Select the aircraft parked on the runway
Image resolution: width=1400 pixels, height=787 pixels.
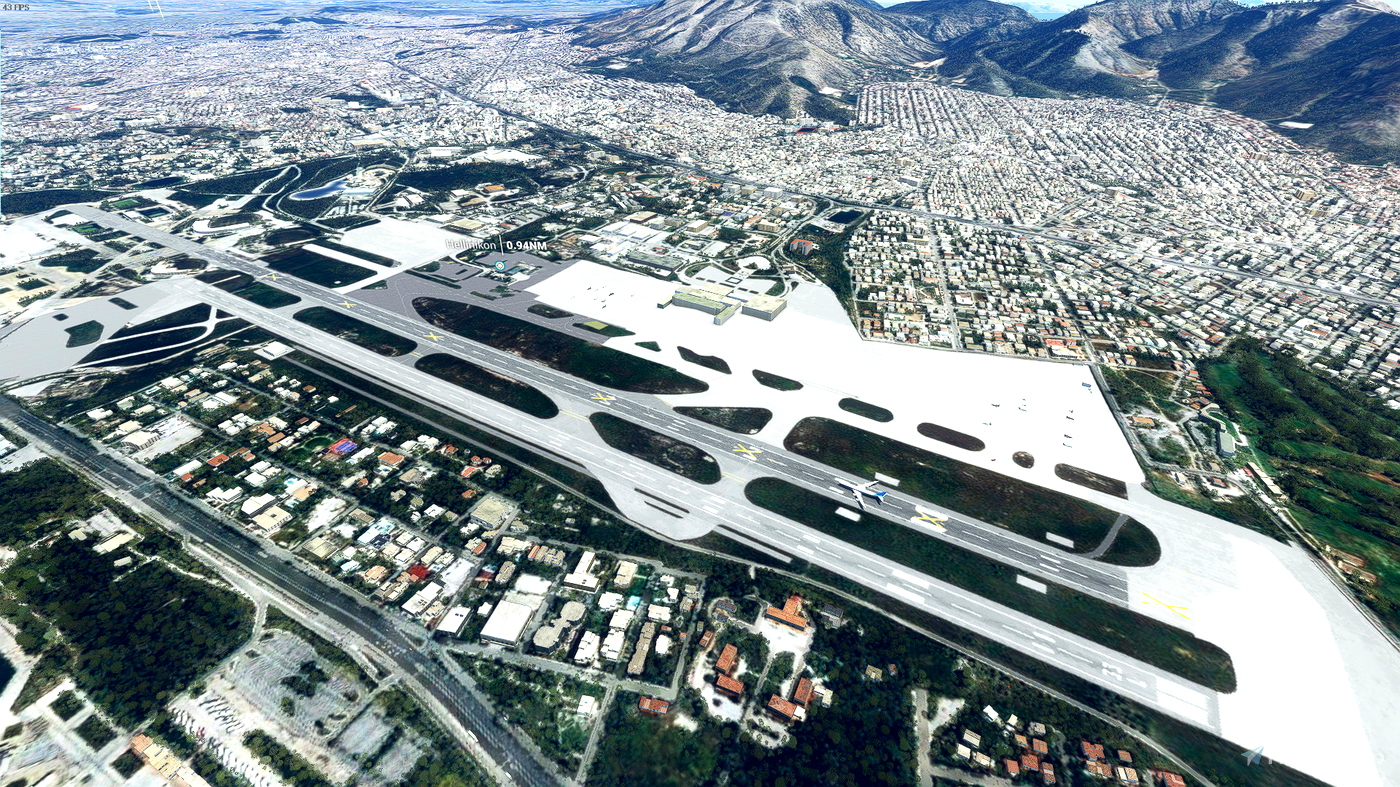(860, 492)
